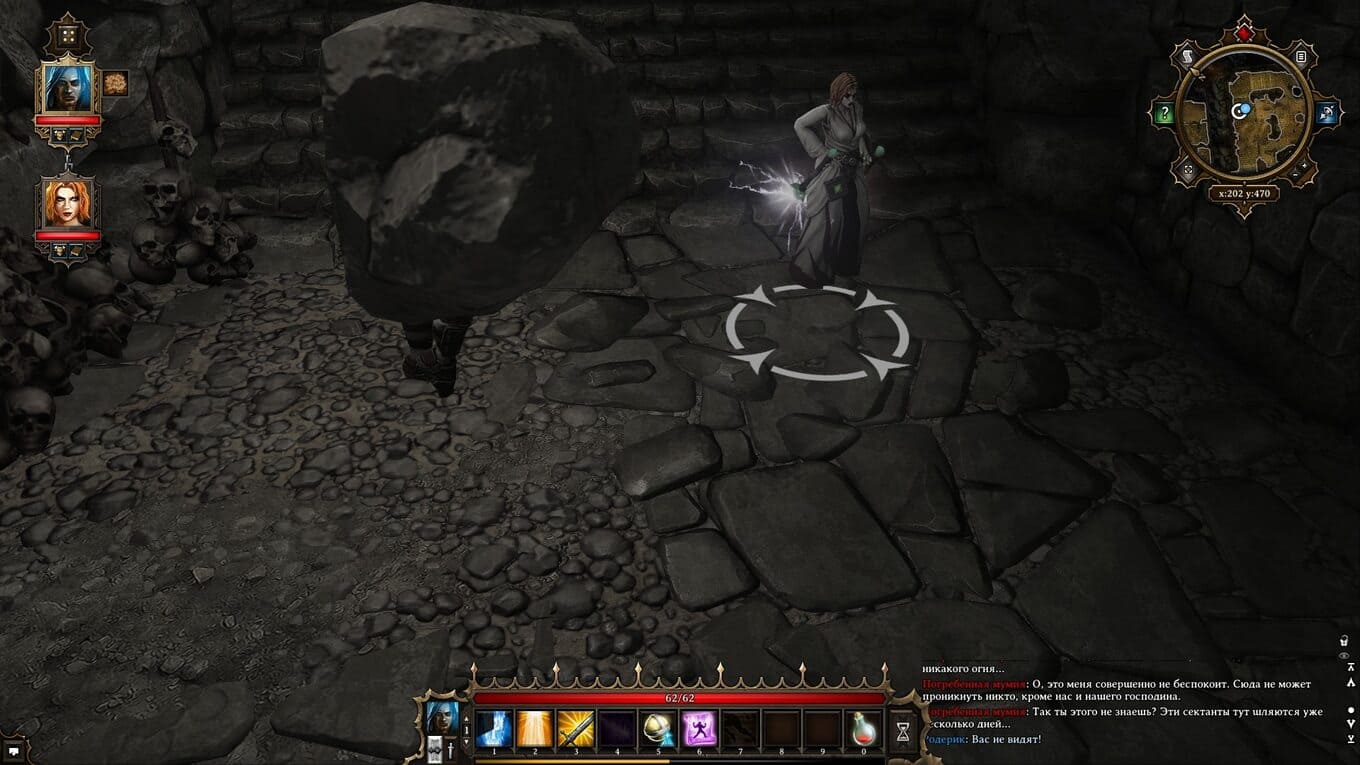This screenshot has height=765, width=1360.
Task: Click the target-frame button below the minimap
Action: [1188, 171]
